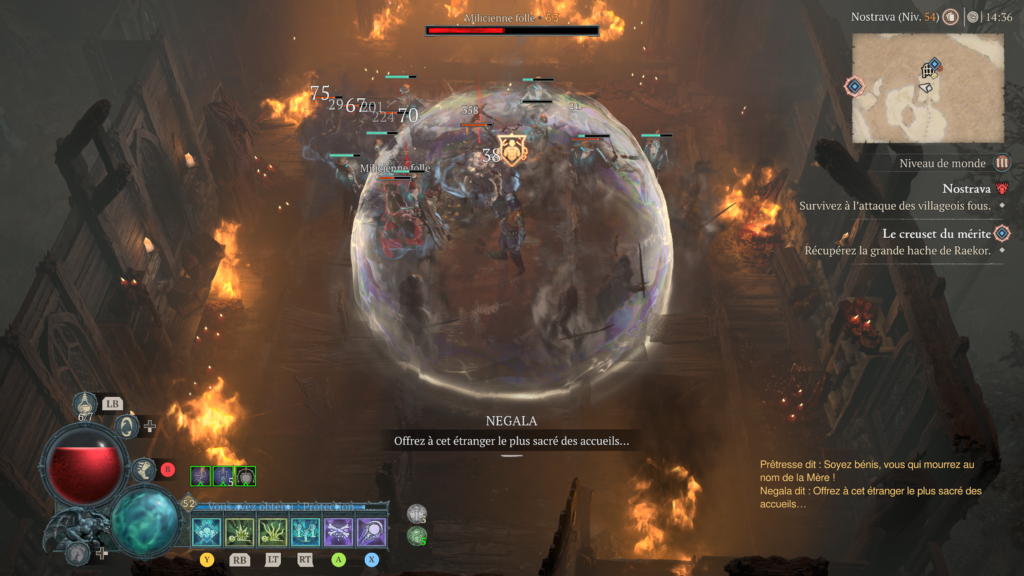Click the zone icon beside Nostrava level
Image resolution: width=1024 pixels, height=576 pixels.
(x=950, y=17)
